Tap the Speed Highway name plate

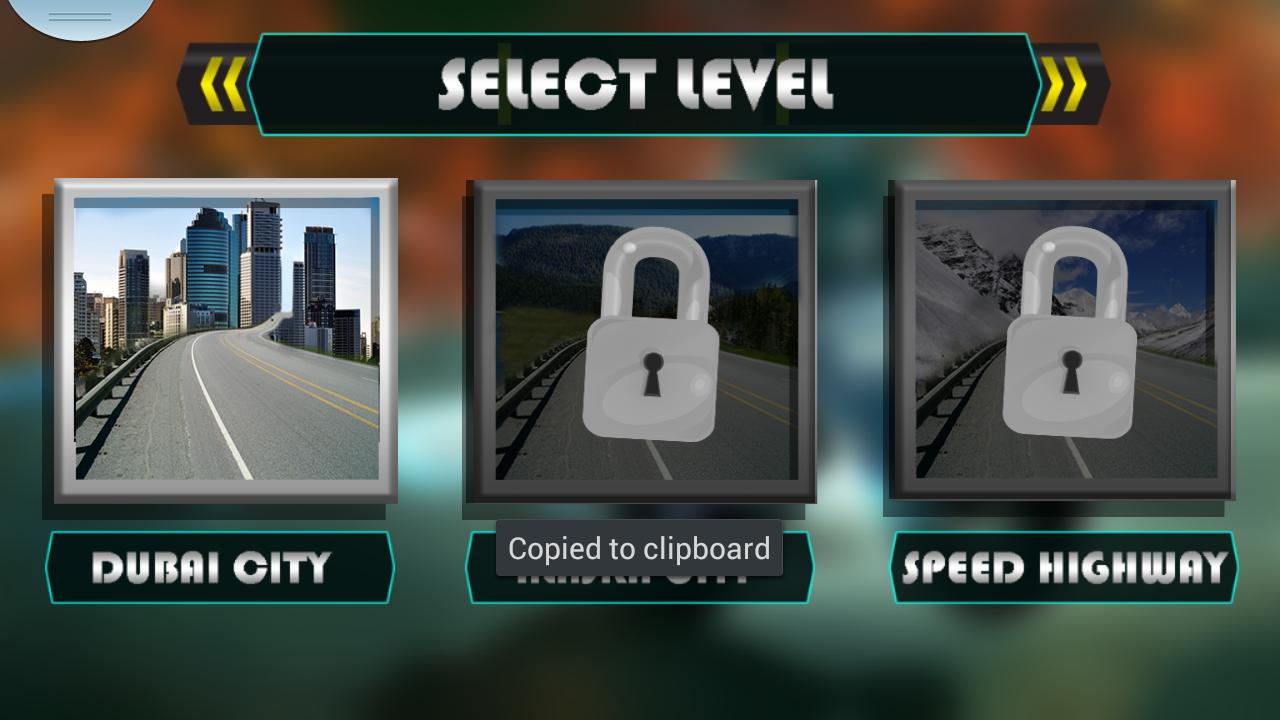pos(1063,567)
